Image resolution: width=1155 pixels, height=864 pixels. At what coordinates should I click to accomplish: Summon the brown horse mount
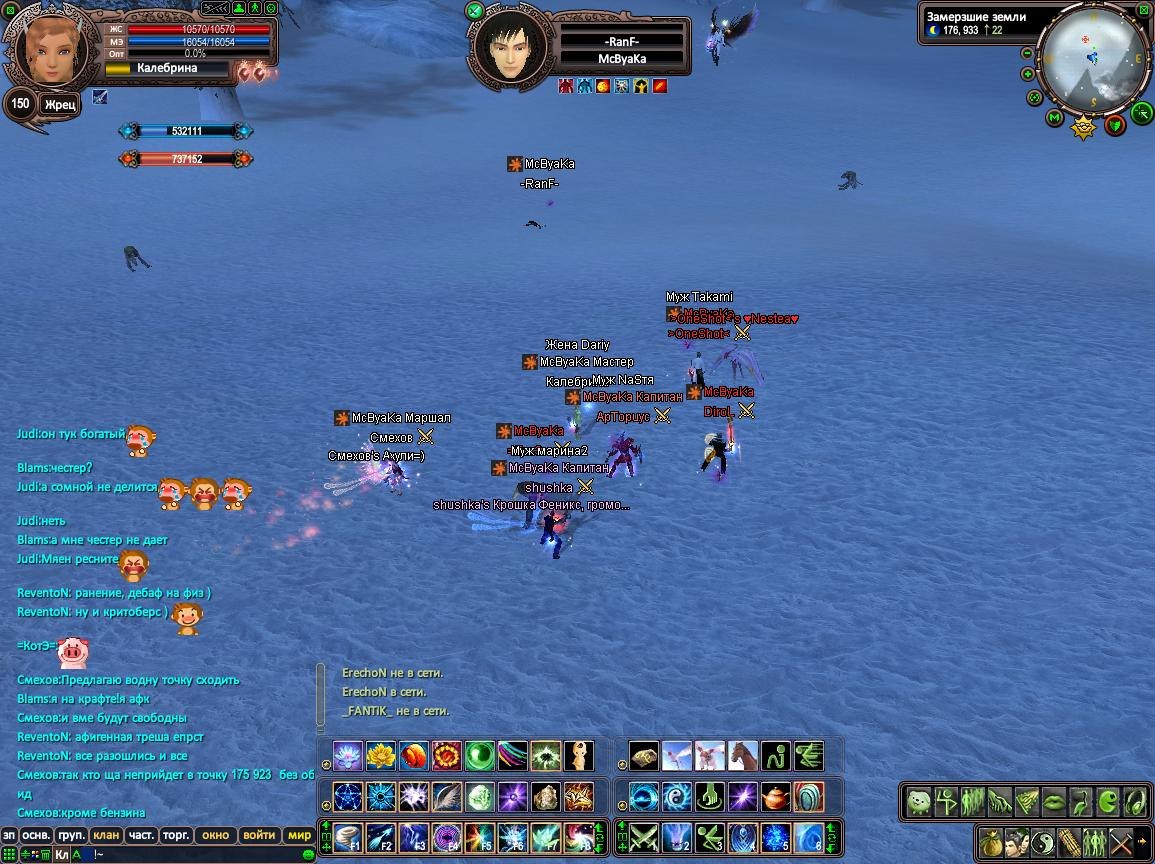(x=743, y=755)
